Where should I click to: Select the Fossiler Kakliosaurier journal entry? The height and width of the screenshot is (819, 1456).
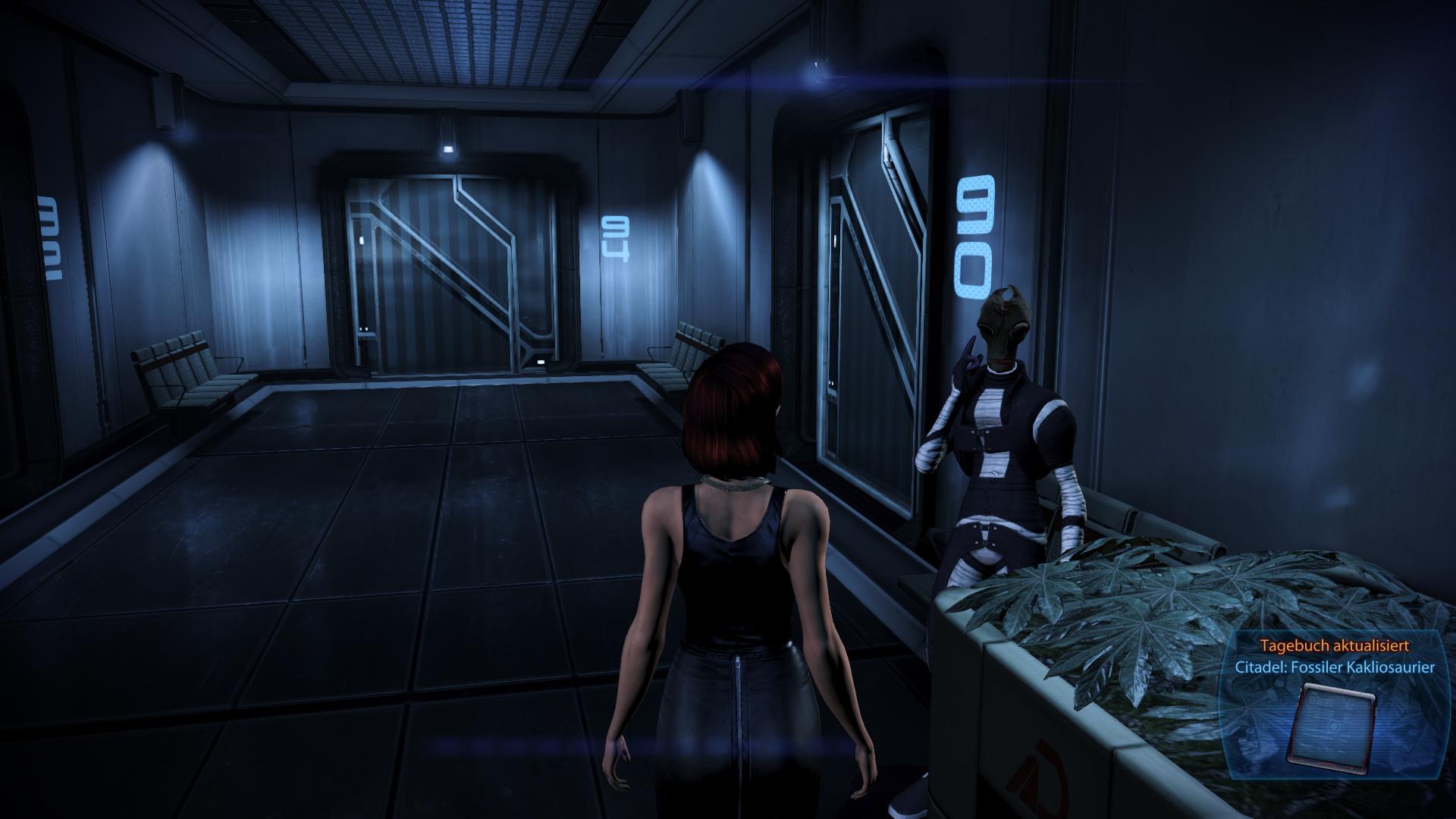tap(1335, 668)
